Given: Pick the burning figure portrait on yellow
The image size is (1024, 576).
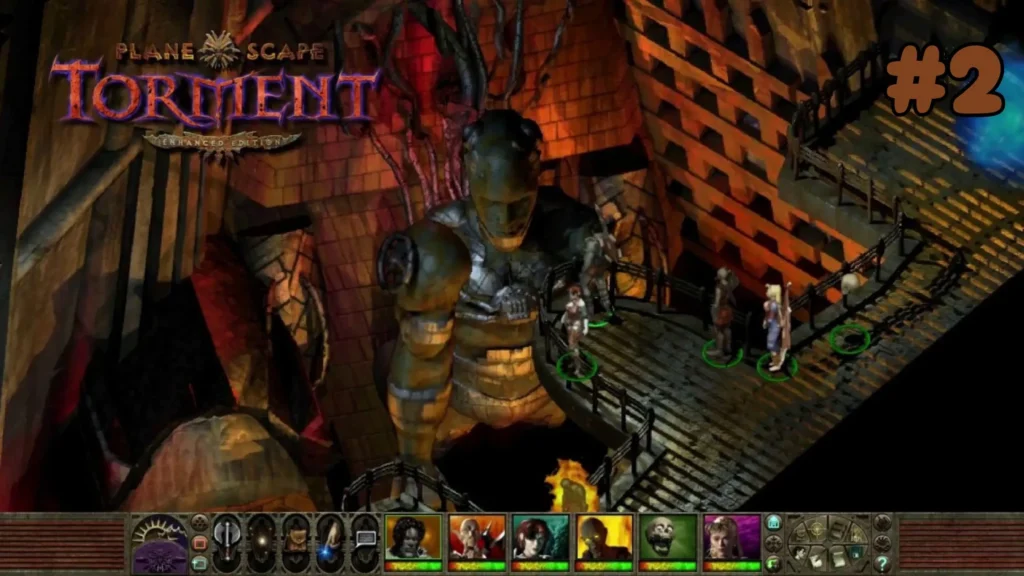Looking at the screenshot, I should pyautogui.click(x=604, y=538).
